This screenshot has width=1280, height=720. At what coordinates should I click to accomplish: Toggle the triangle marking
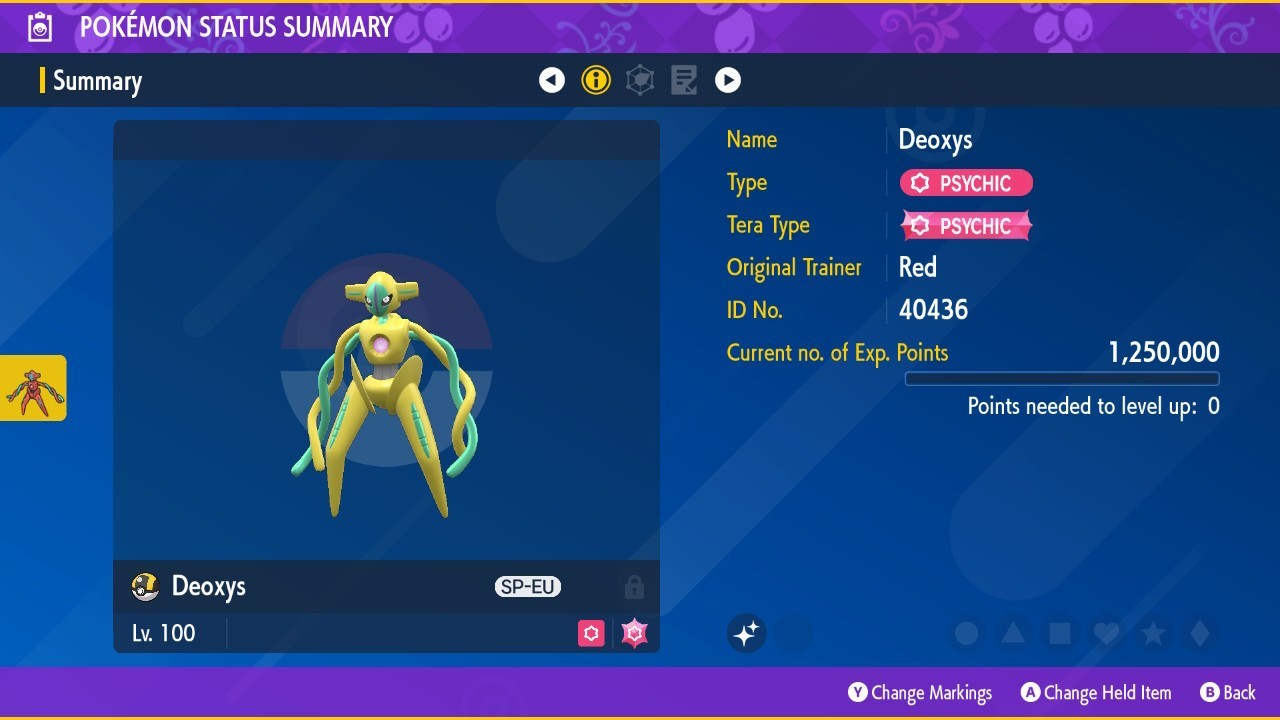point(1013,633)
